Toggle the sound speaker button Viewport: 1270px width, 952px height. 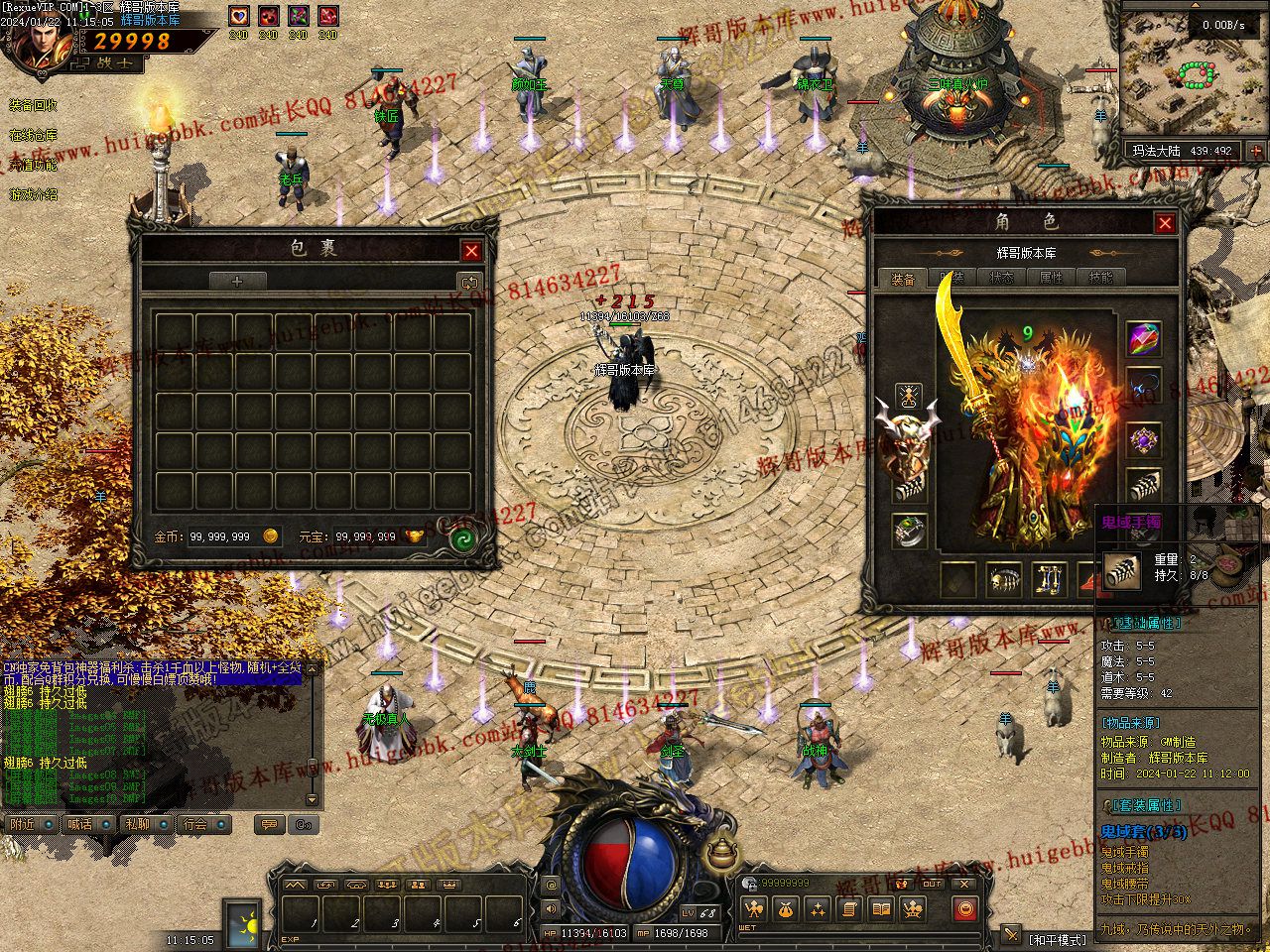pyautogui.click(x=552, y=907)
